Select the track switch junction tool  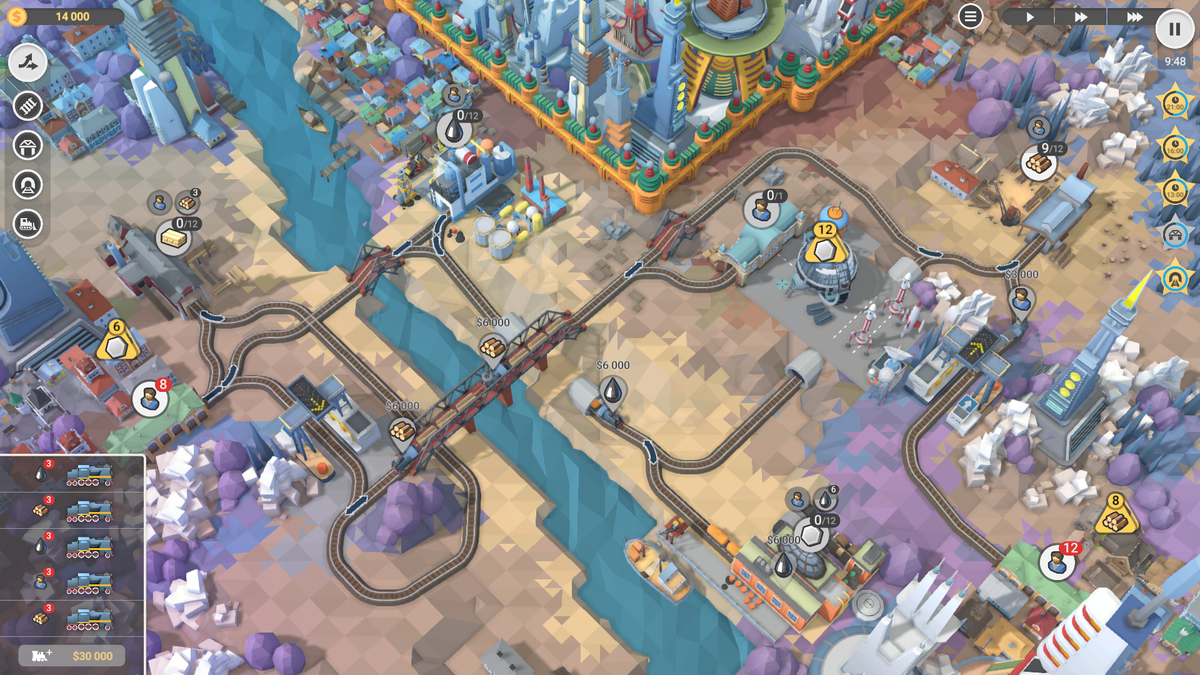[x=28, y=64]
